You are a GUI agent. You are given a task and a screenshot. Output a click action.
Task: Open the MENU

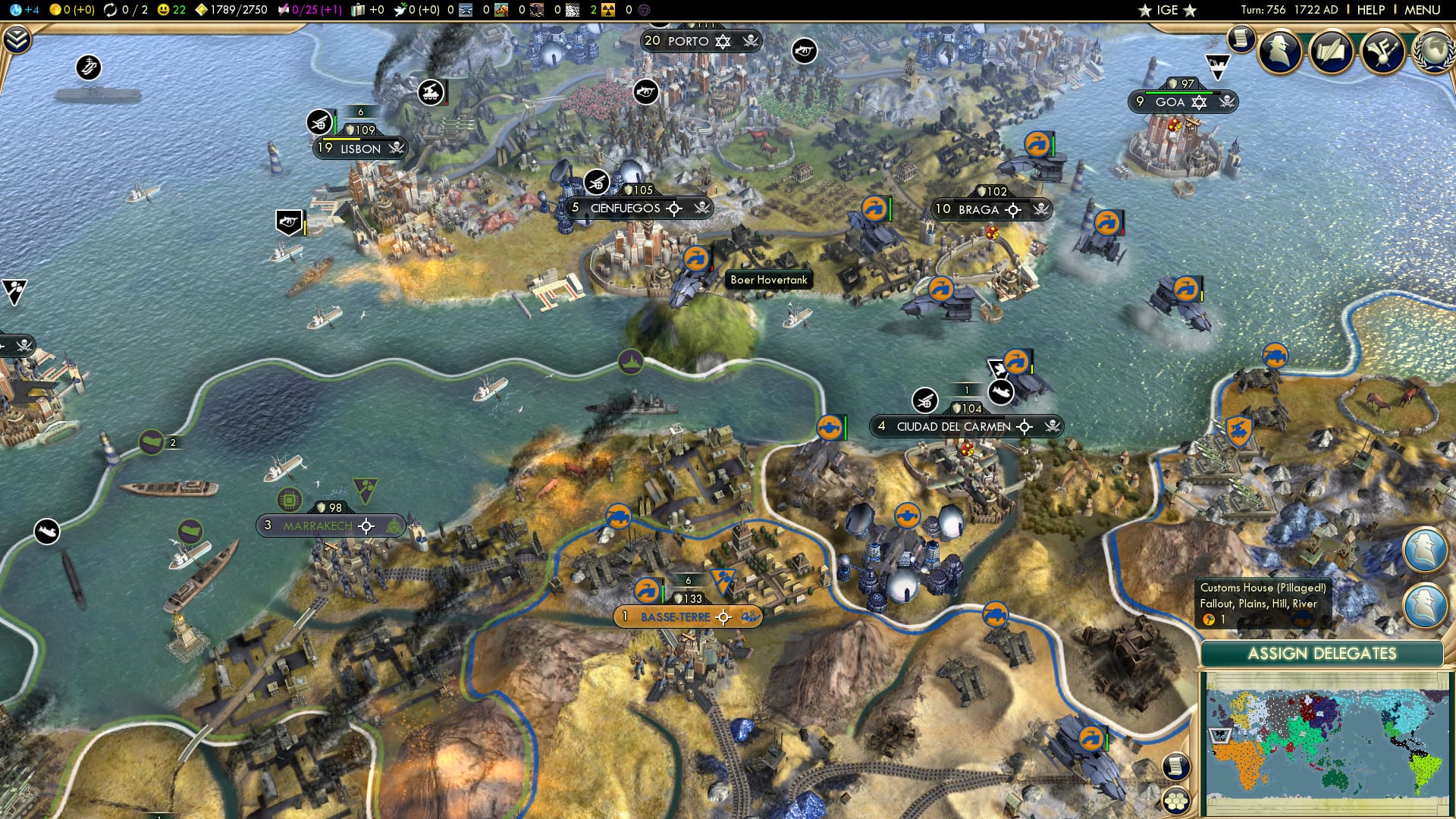click(1423, 10)
